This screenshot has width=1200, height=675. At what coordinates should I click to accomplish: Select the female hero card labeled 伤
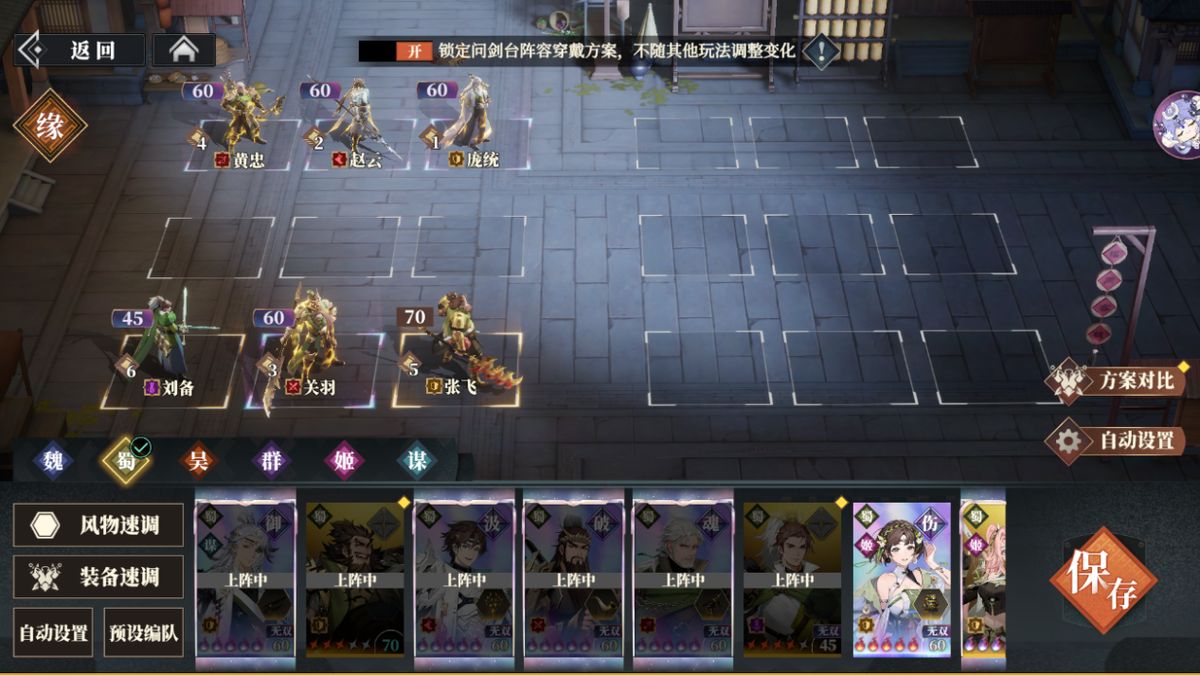tap(902, 578)
